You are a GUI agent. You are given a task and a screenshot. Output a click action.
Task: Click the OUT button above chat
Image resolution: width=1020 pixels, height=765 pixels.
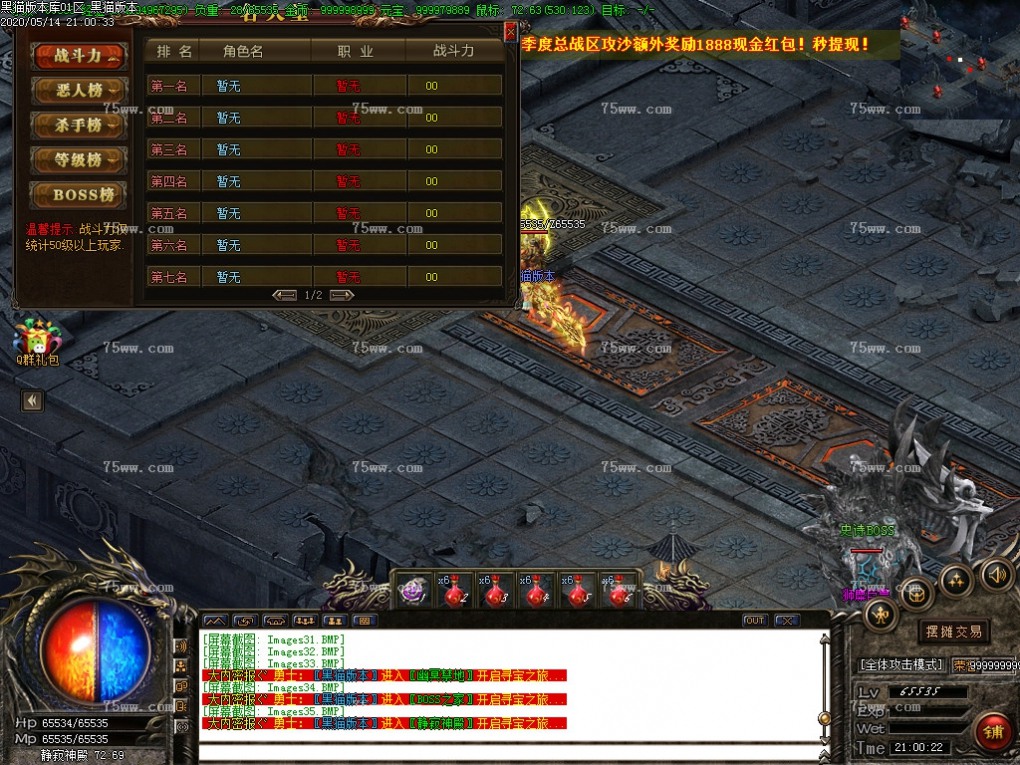pyautogui.click(x=755, y=621)
